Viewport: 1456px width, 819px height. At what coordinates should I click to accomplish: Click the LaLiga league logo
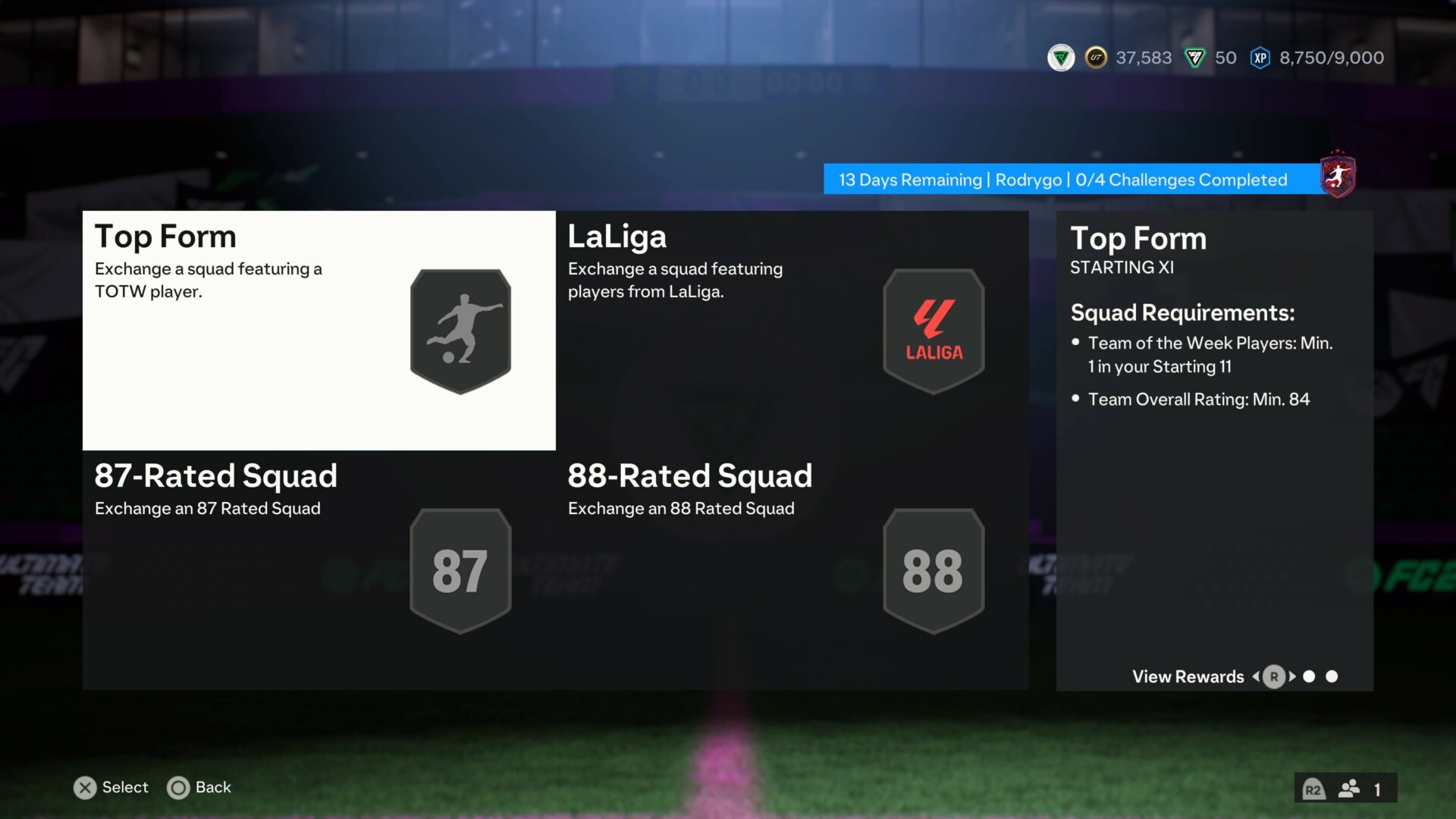click(x=933, y=330)
